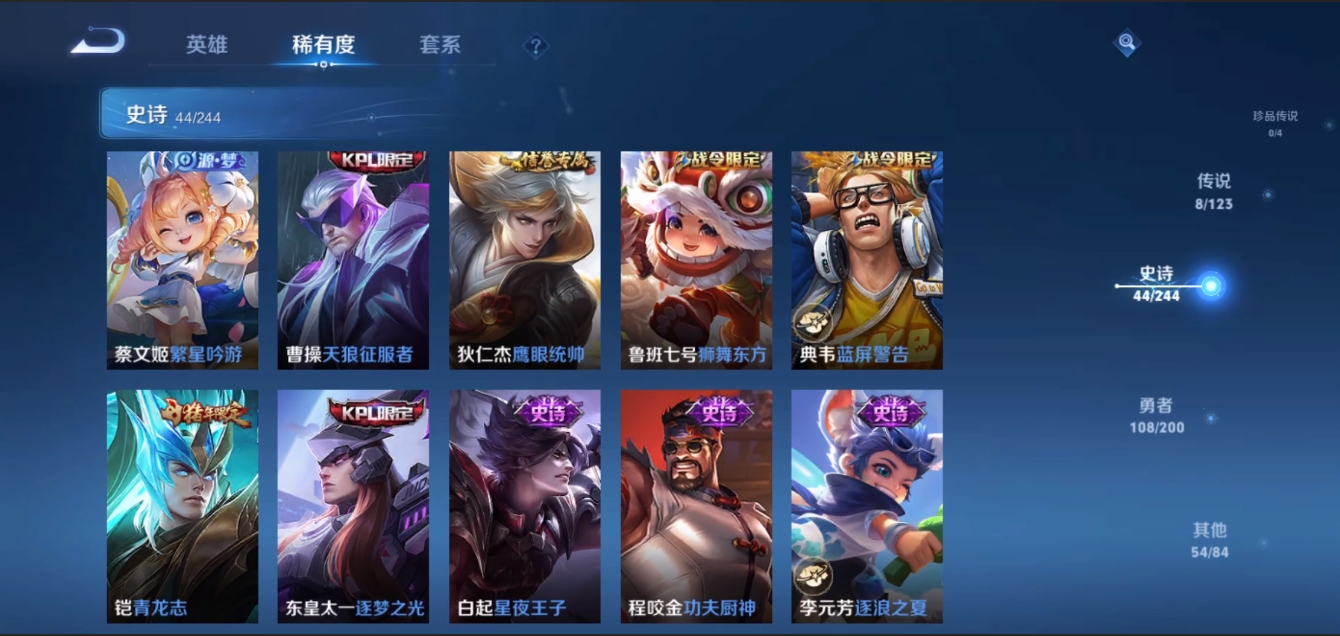This screenshot has height=636, width=1340.
Task: Show the 勇者 rarity skins
Action: tap(1156, 415)
